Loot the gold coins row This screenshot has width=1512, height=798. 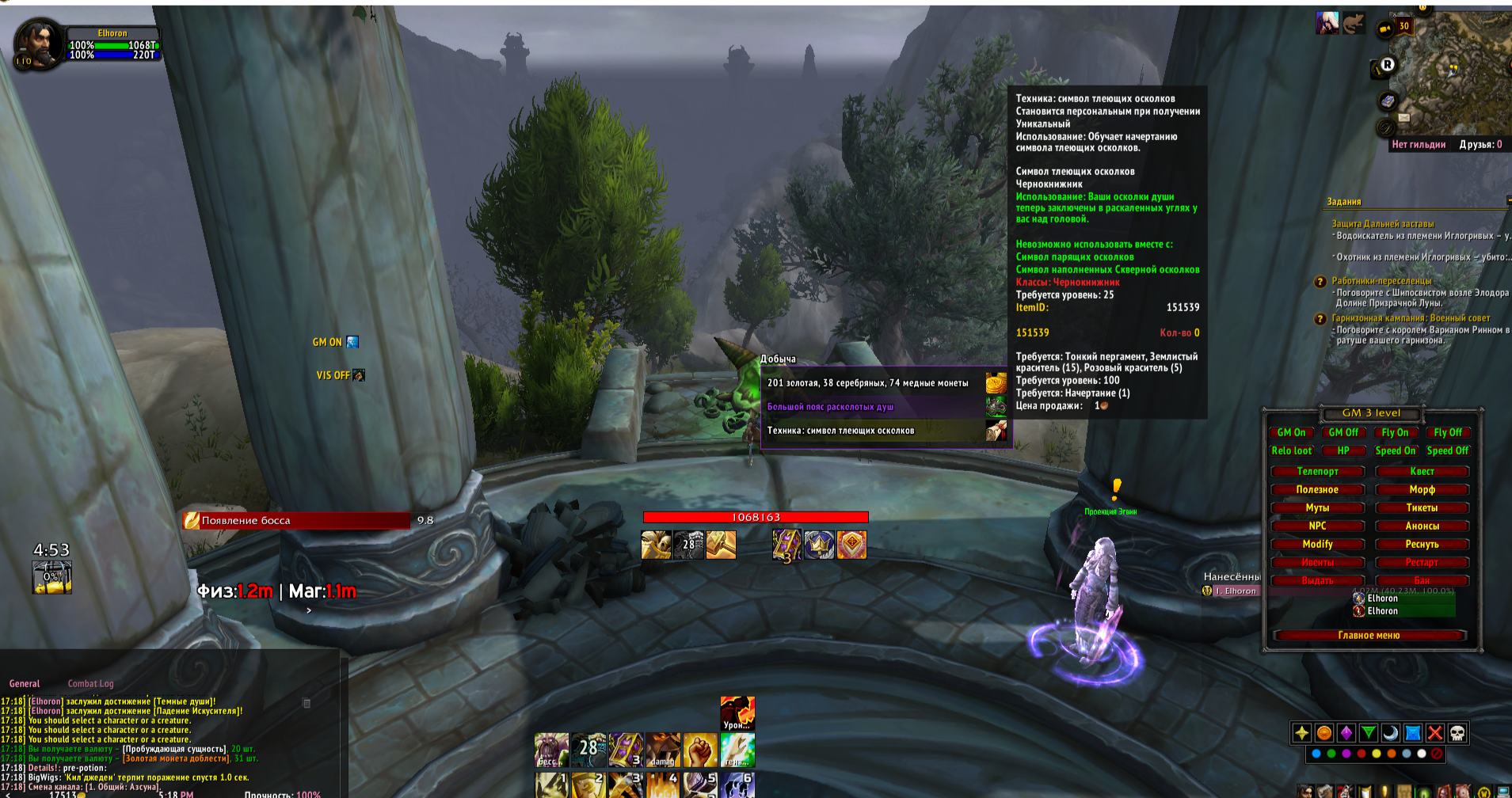click(x=868, y=383)
